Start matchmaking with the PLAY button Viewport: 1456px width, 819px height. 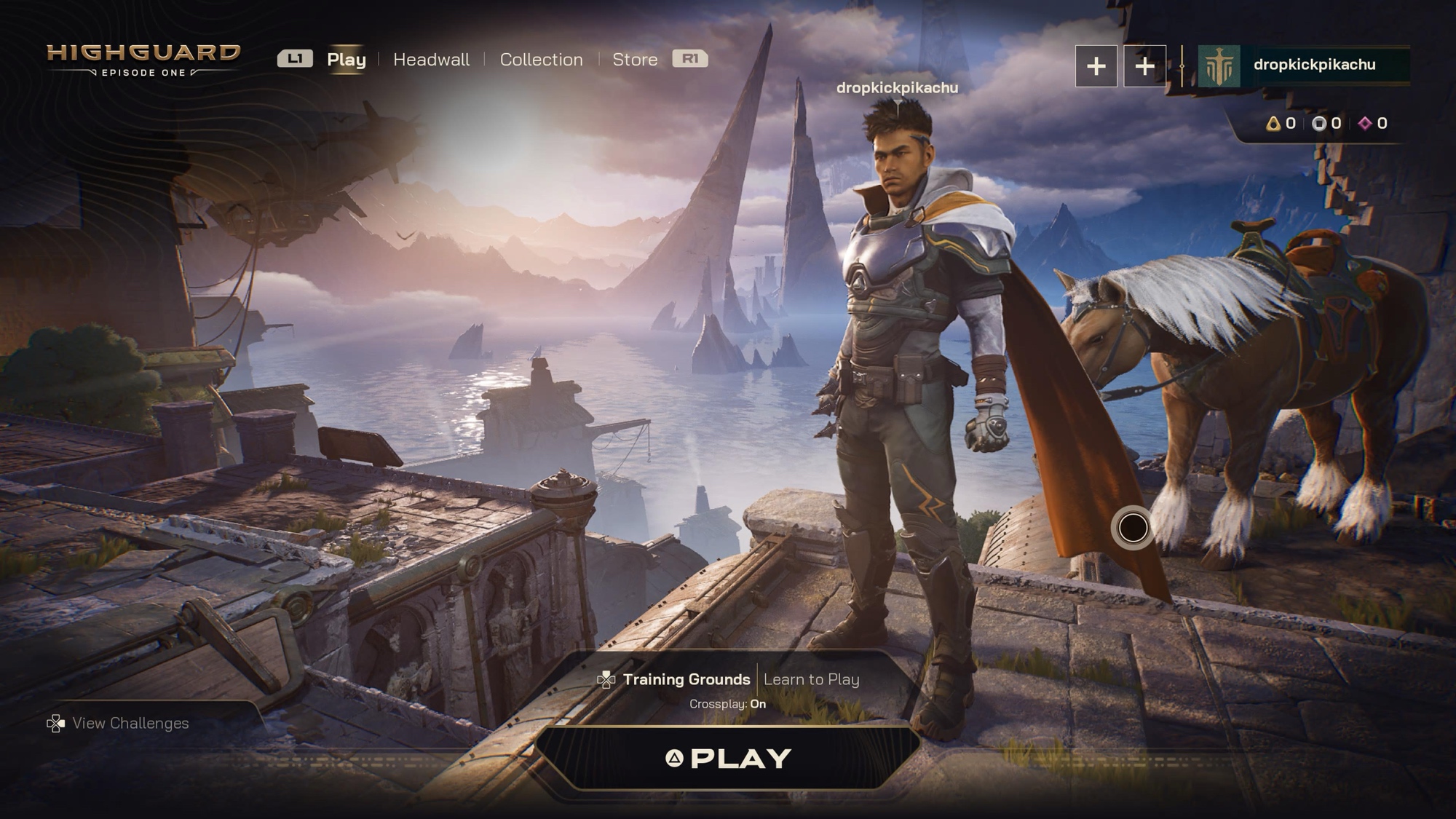click(729, 759)
